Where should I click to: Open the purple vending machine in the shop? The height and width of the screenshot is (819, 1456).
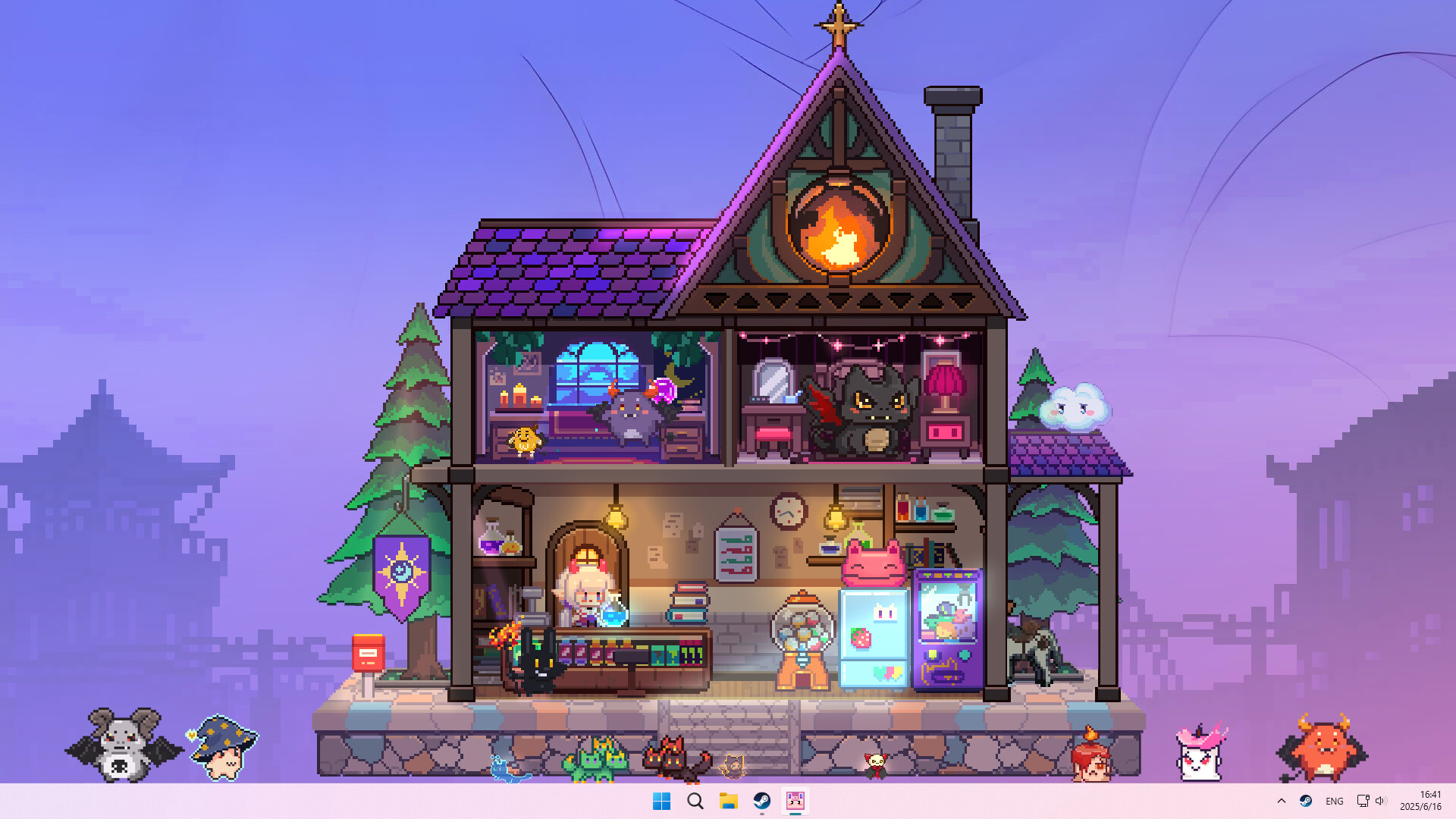946,626
